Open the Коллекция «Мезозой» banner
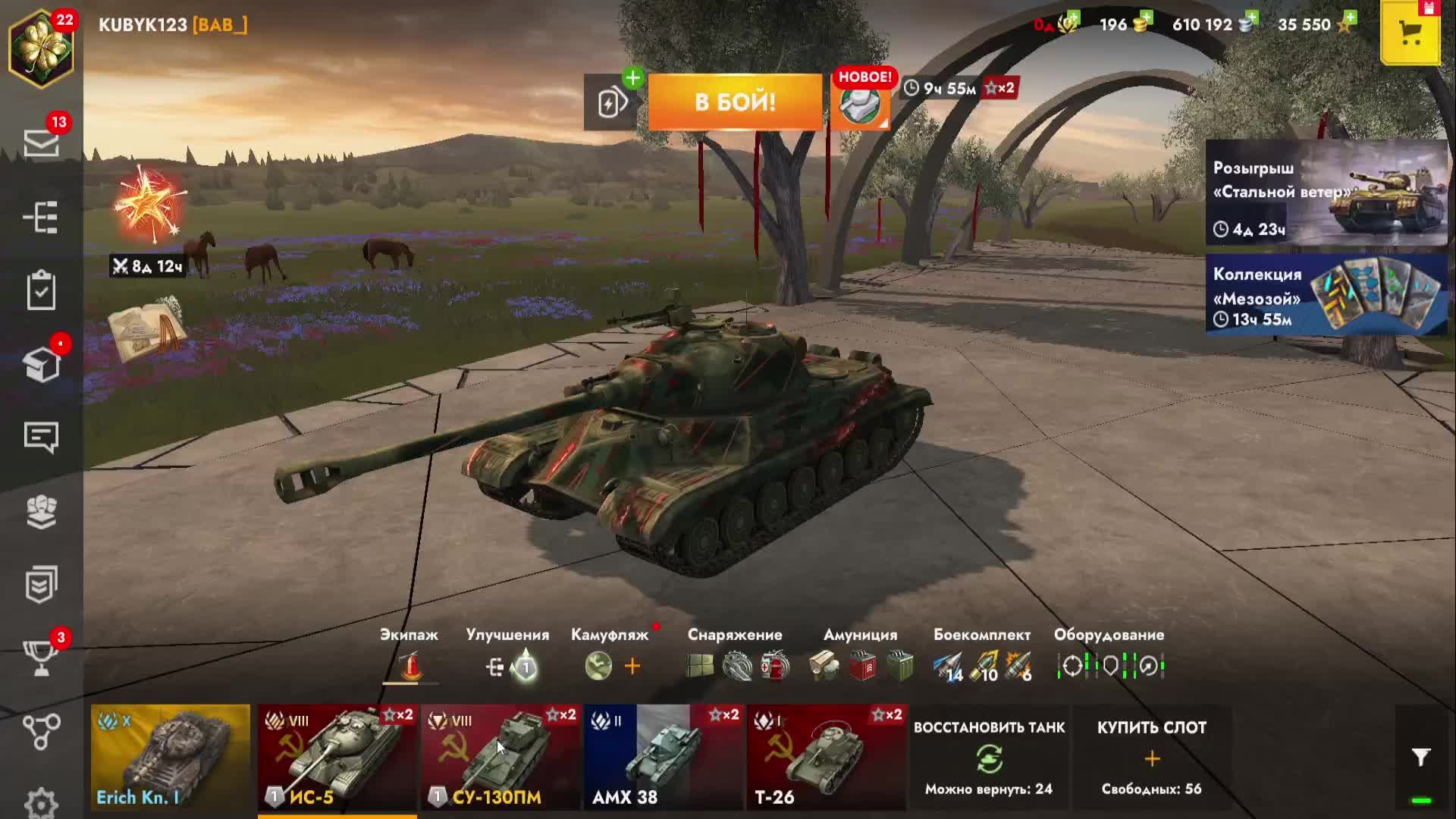 1326,296
